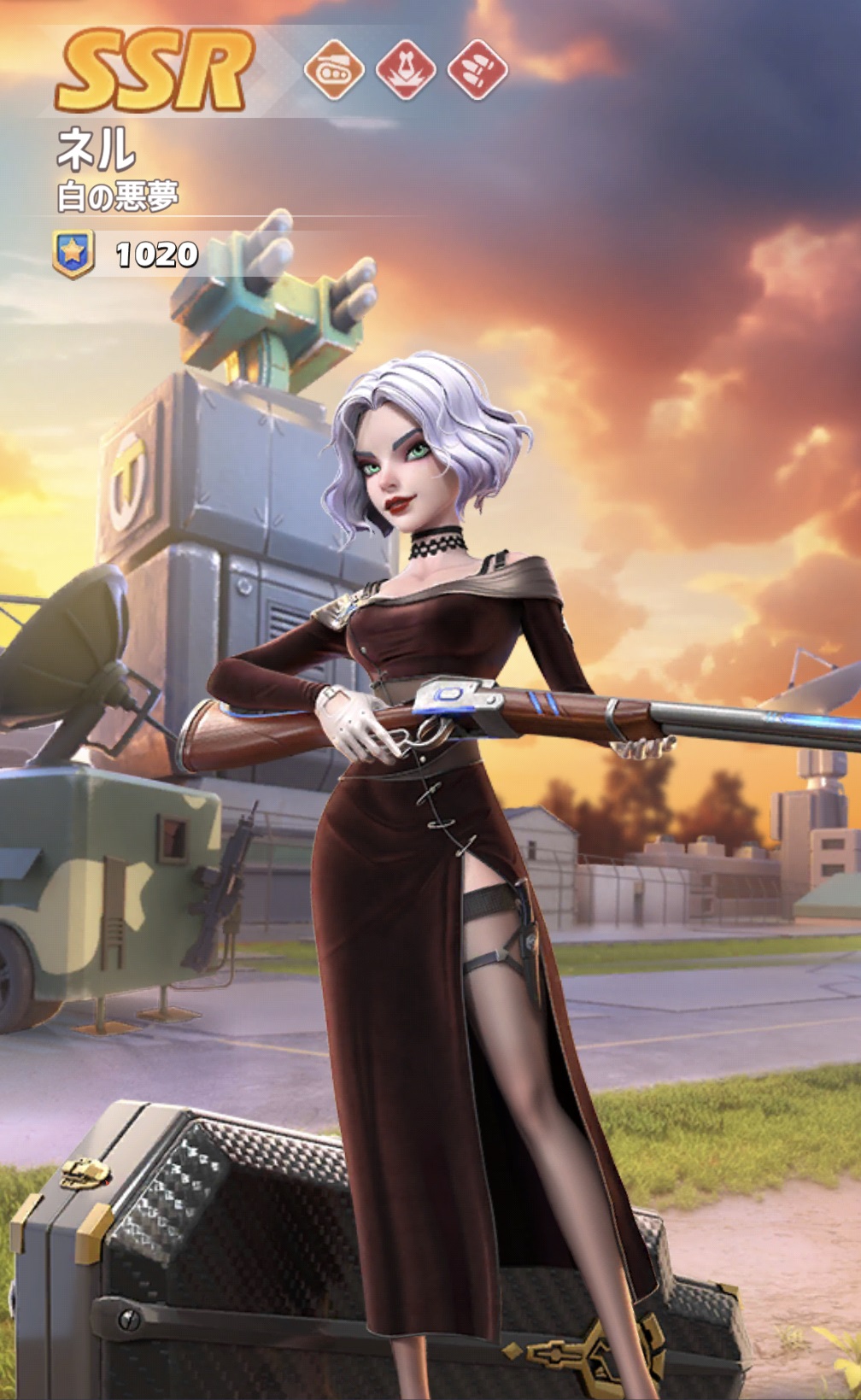Tap the tank type icon

(334, 69)
